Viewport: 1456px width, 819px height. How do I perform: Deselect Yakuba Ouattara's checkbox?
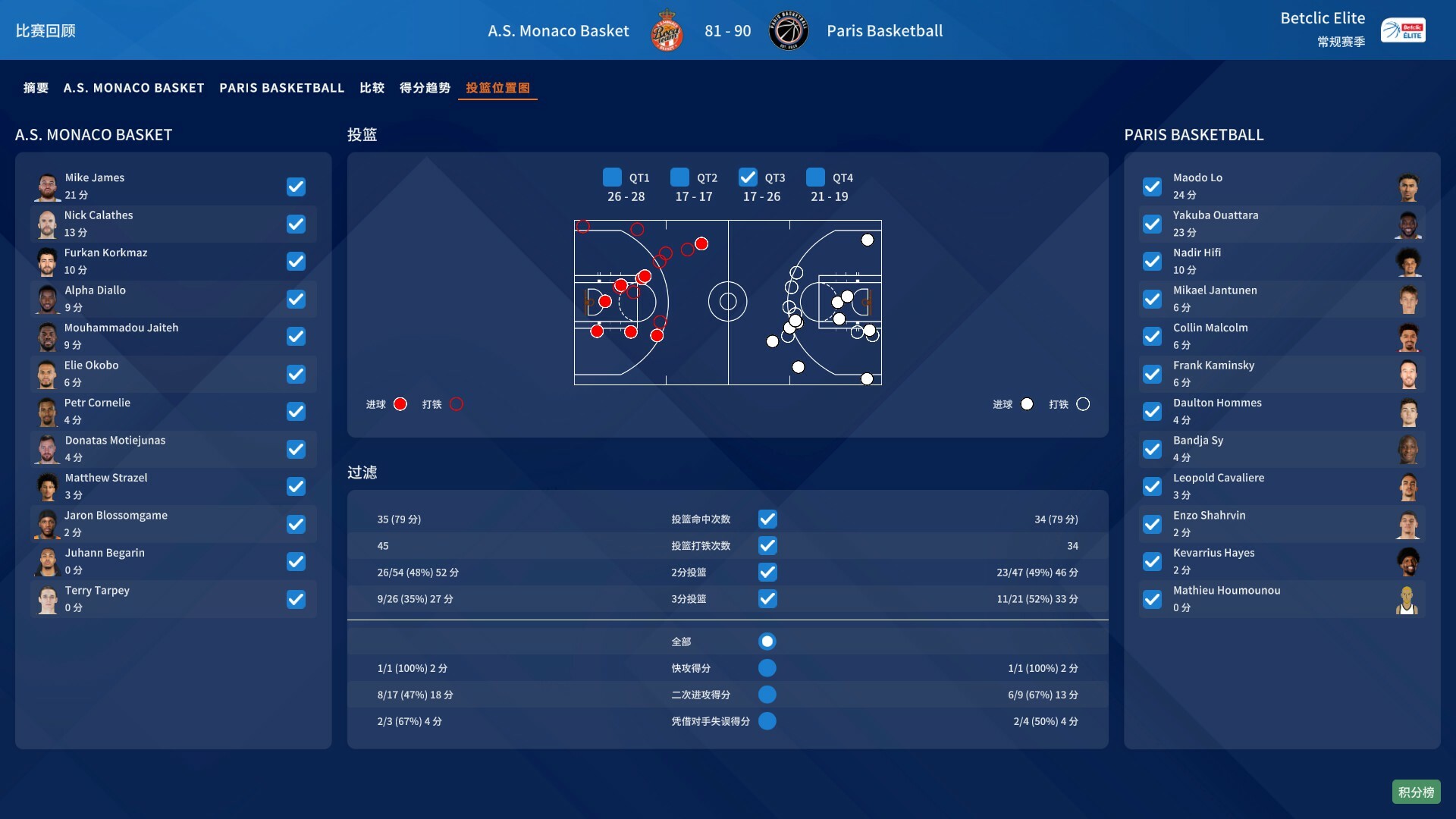(1153, 224)
